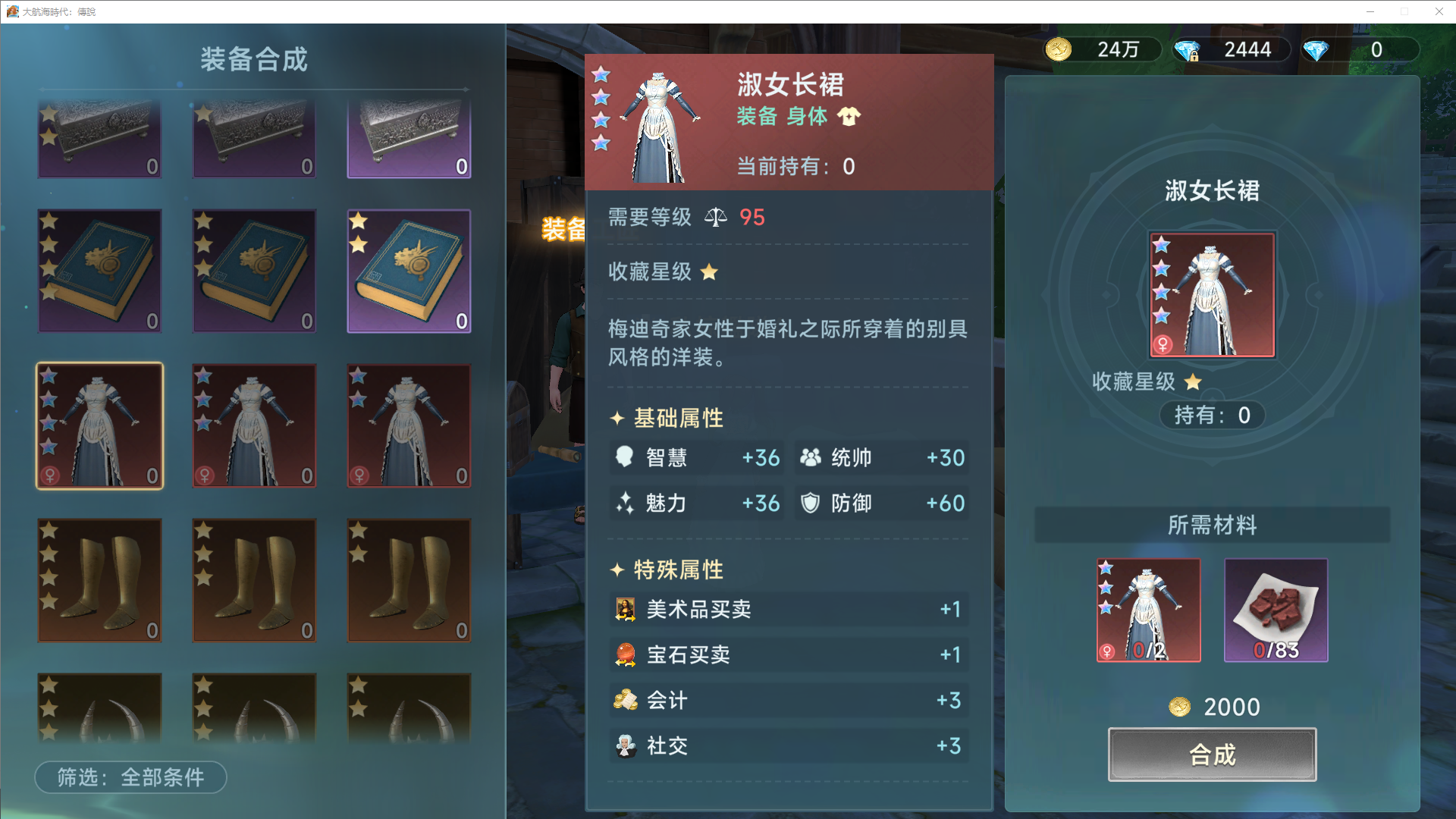Viewport: 1456px width, 819px height.
Task: Click the scale icon beside 需要等级
Action: (715, 218)
